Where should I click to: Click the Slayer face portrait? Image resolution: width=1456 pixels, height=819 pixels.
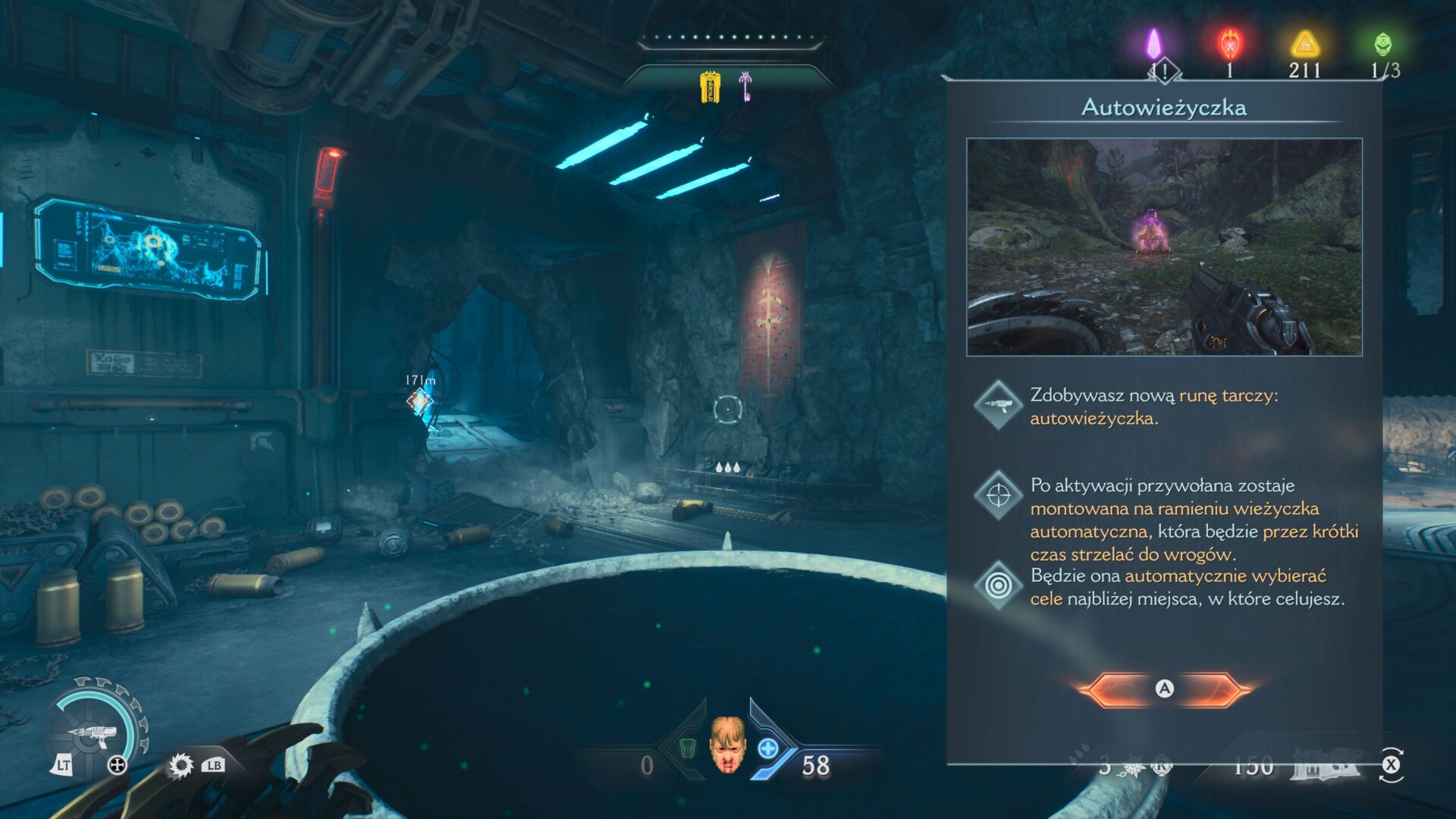727,745
